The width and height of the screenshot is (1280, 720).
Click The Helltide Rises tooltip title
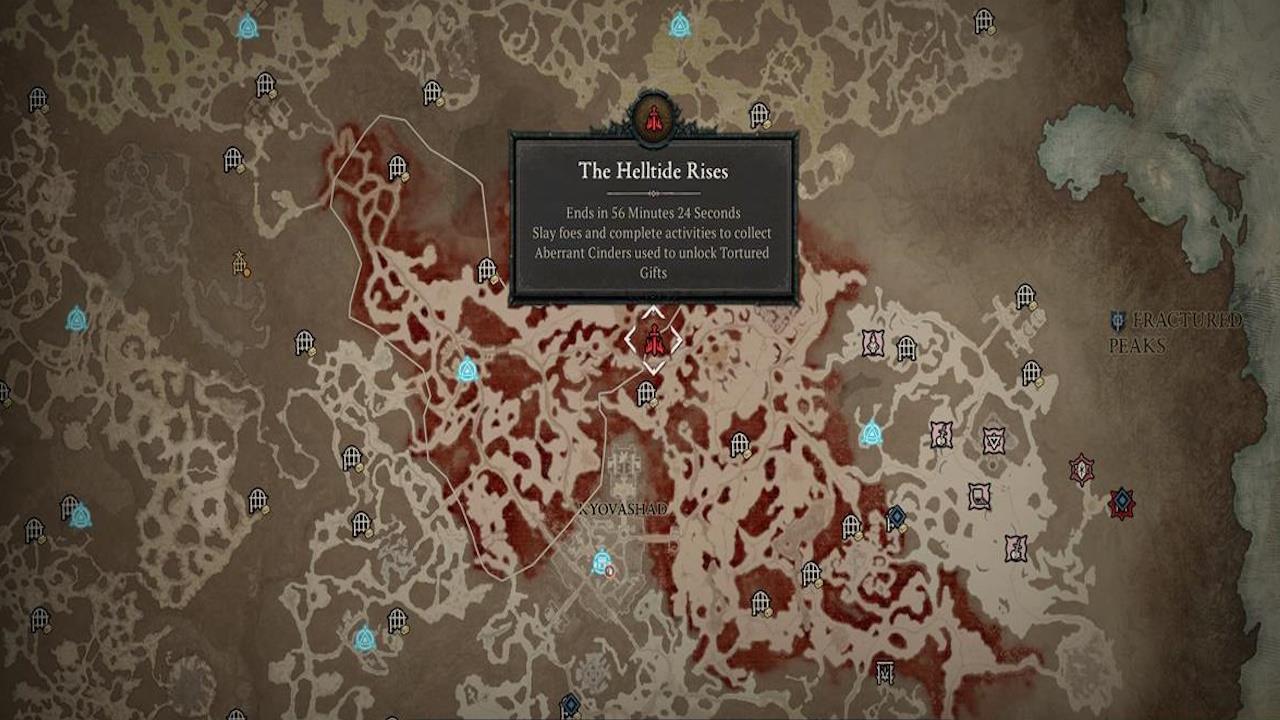point(655,170)
